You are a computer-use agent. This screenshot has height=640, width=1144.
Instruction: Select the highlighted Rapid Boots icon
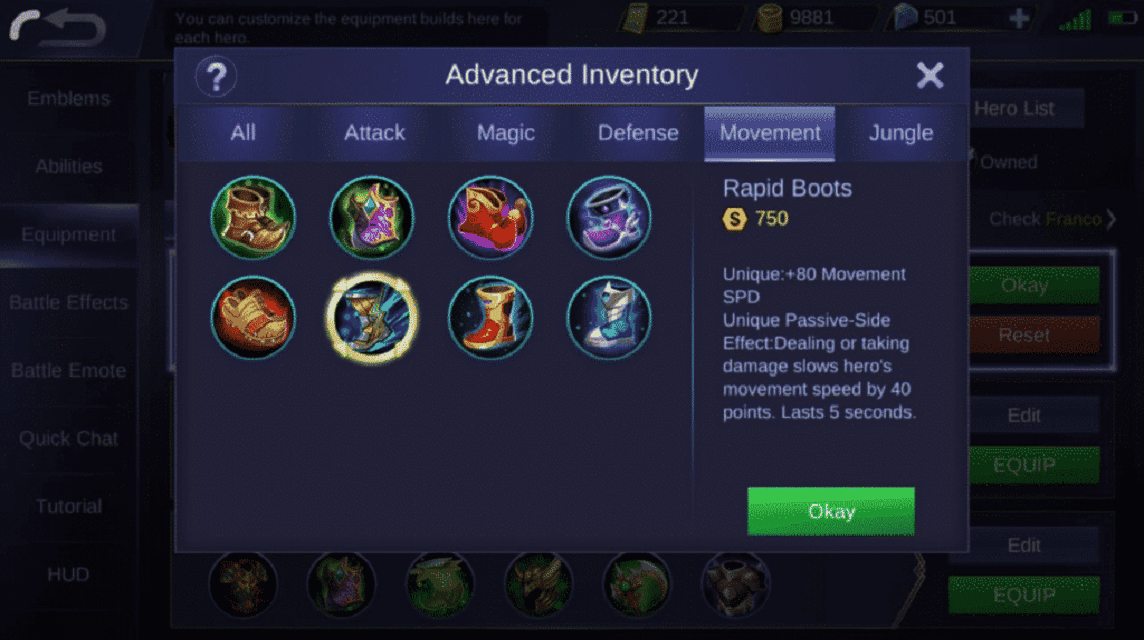tap(372, 318)
